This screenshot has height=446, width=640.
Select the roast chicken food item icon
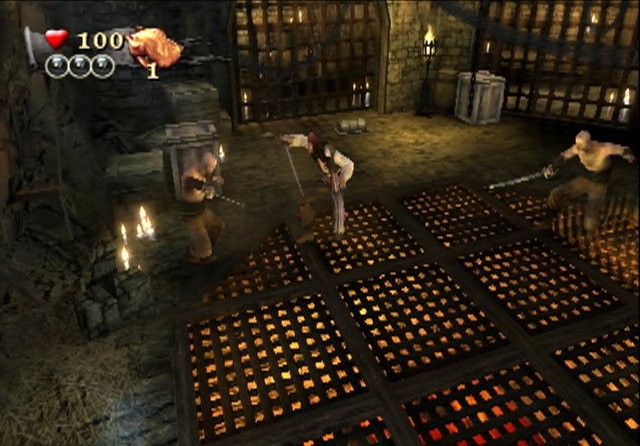tap(154, 46)
